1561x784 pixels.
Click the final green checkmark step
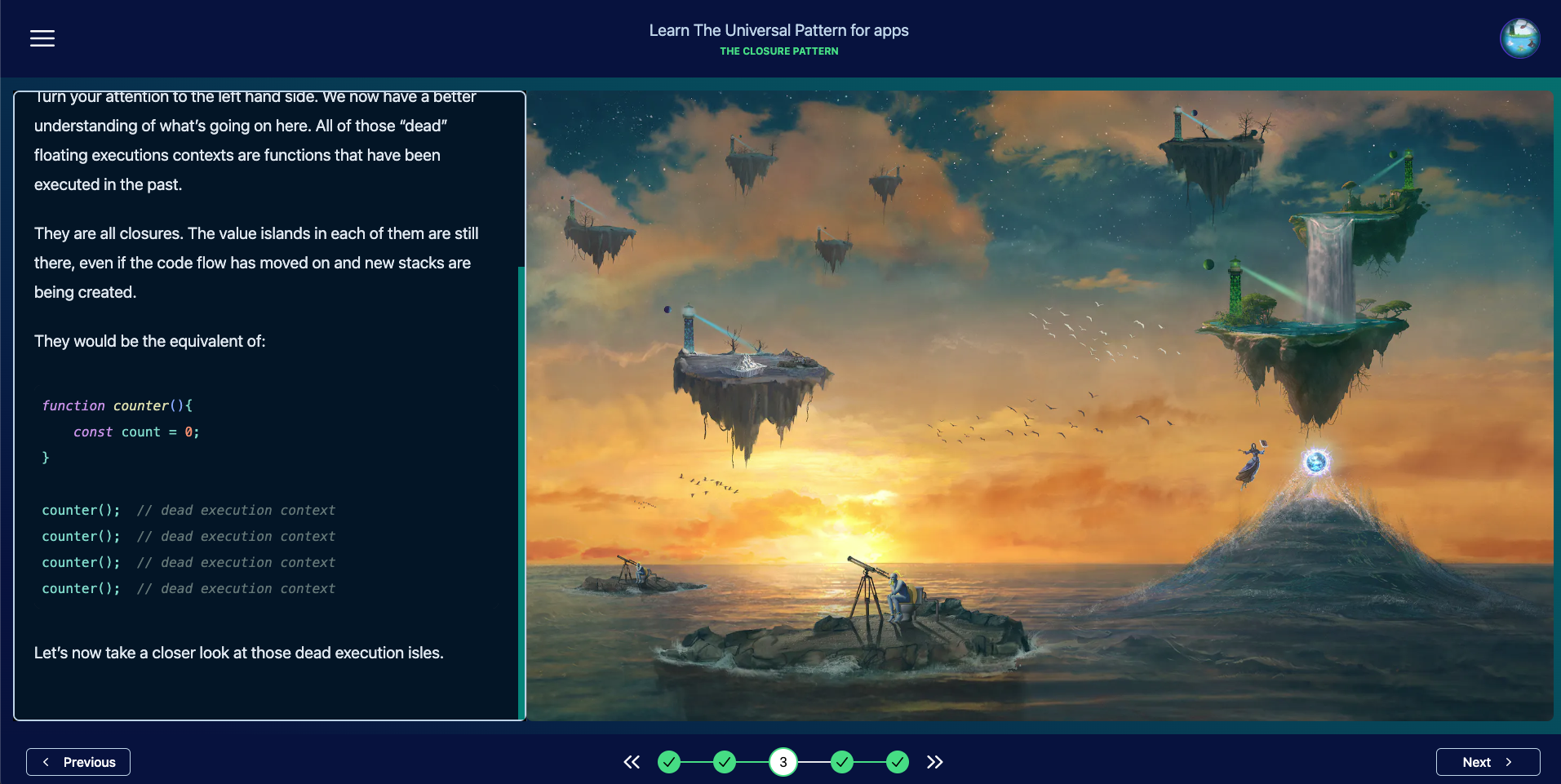(898, 761)
